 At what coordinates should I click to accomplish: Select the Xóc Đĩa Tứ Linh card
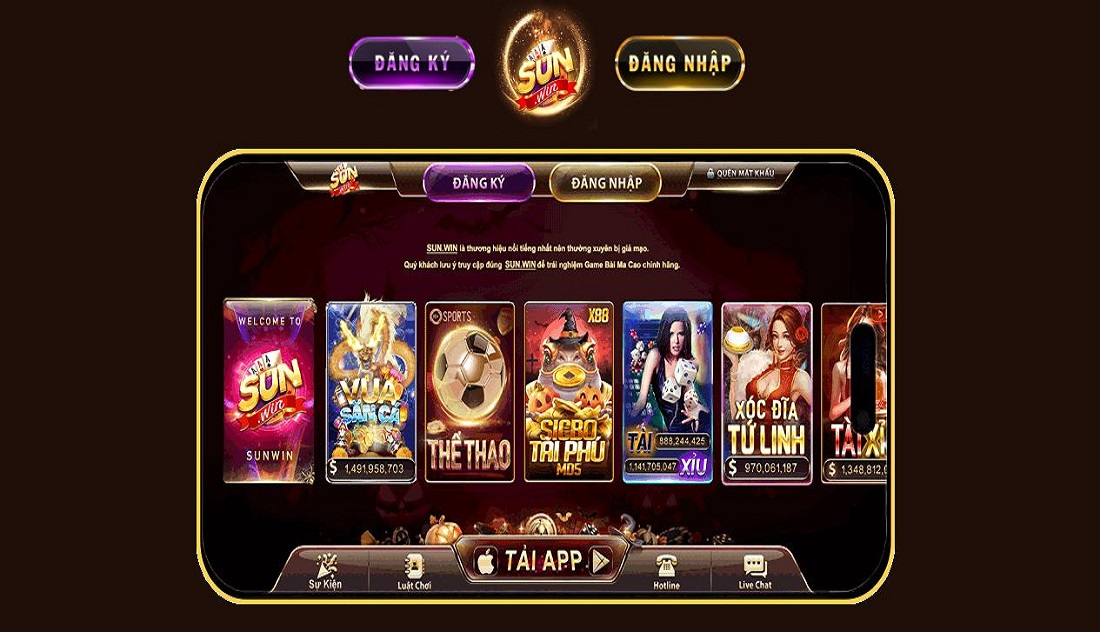tap(766, 391)
